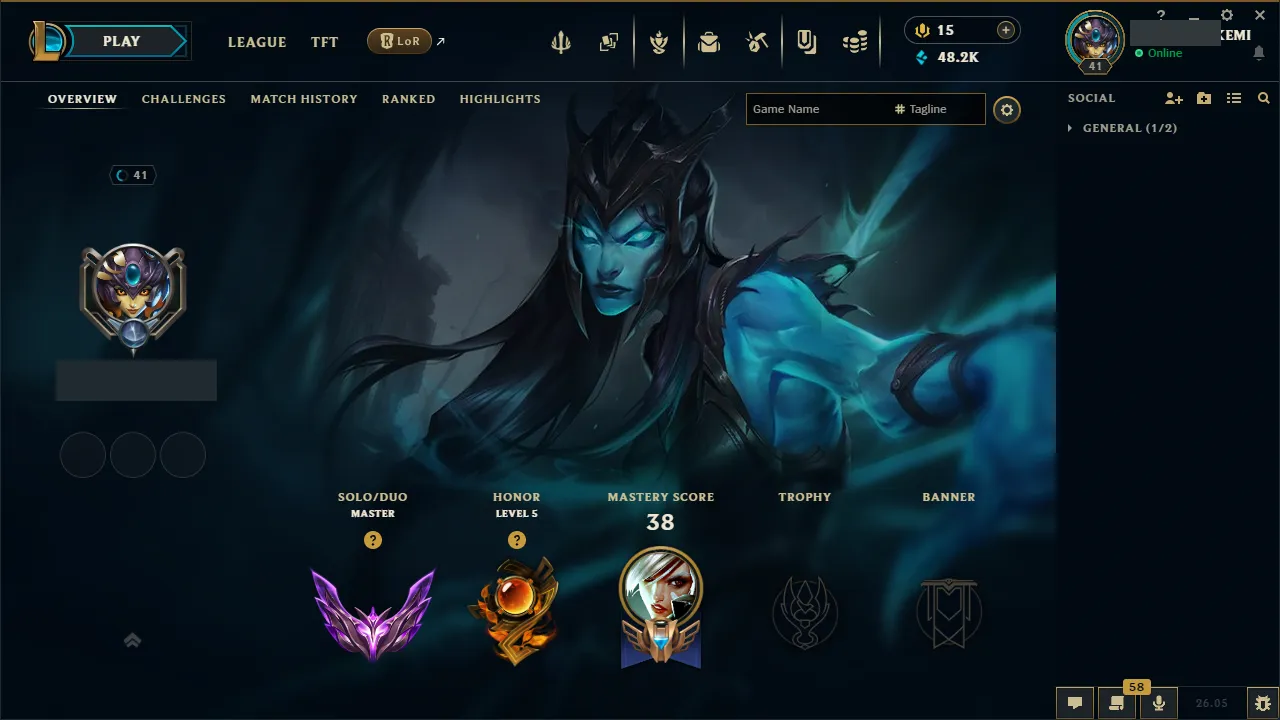Toggle the chat bubble window
The height and width of the screenshot is (720, 1280).
pos(1075,702)
